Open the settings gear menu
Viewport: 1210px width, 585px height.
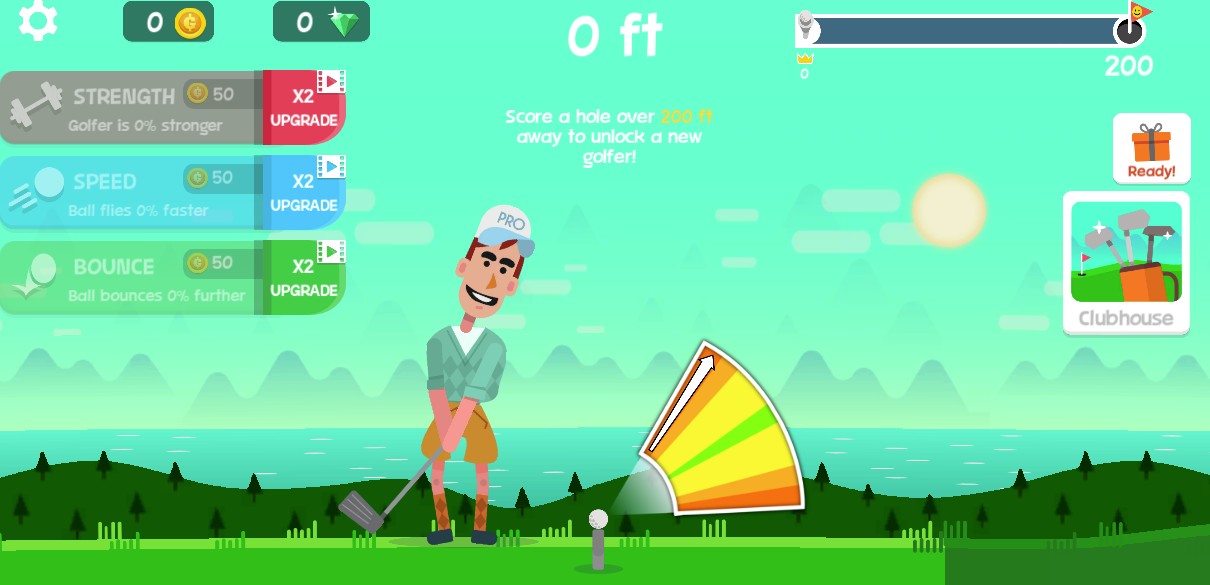(38, 21)
